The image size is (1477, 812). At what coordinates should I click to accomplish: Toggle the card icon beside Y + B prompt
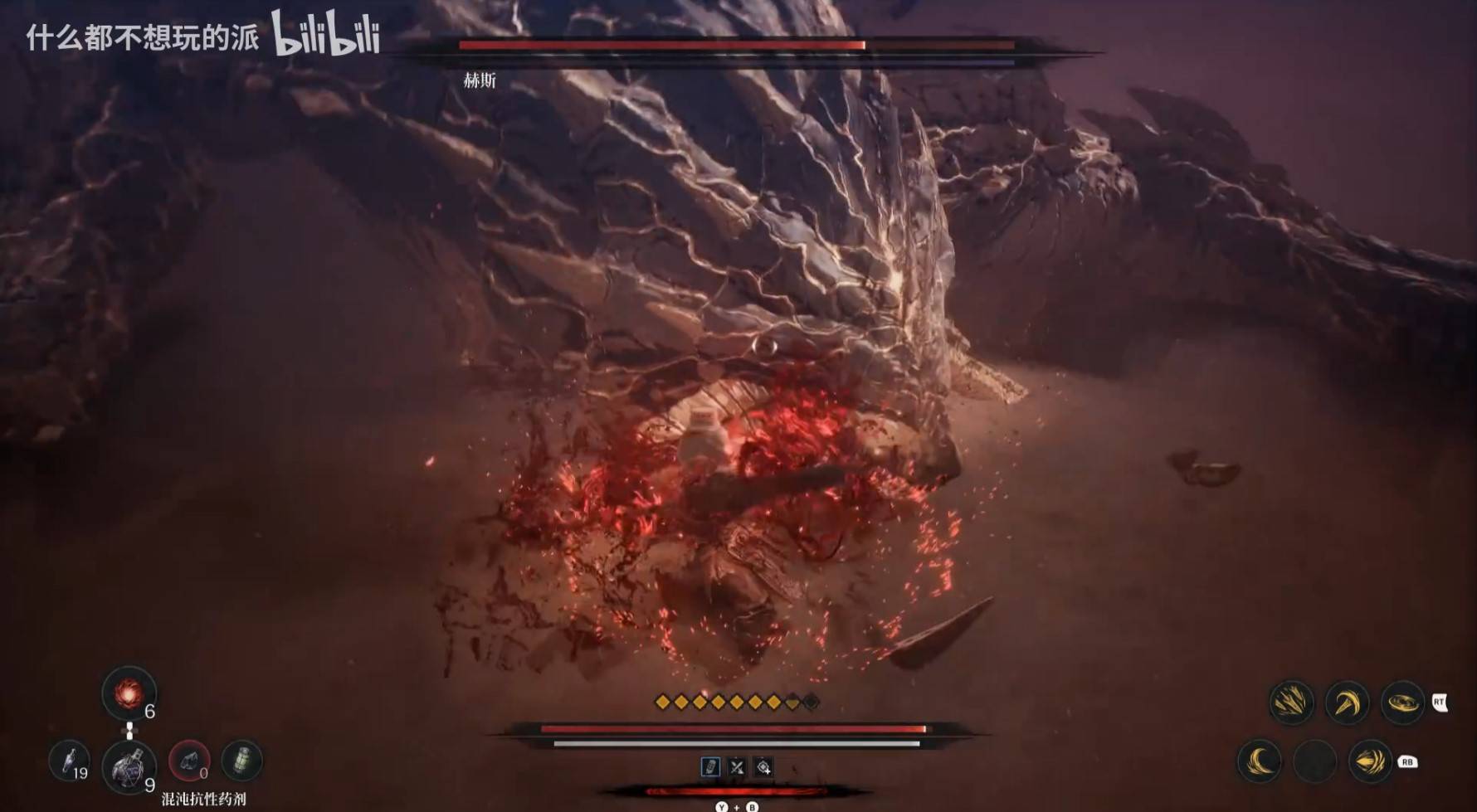(x=711, y=766)
